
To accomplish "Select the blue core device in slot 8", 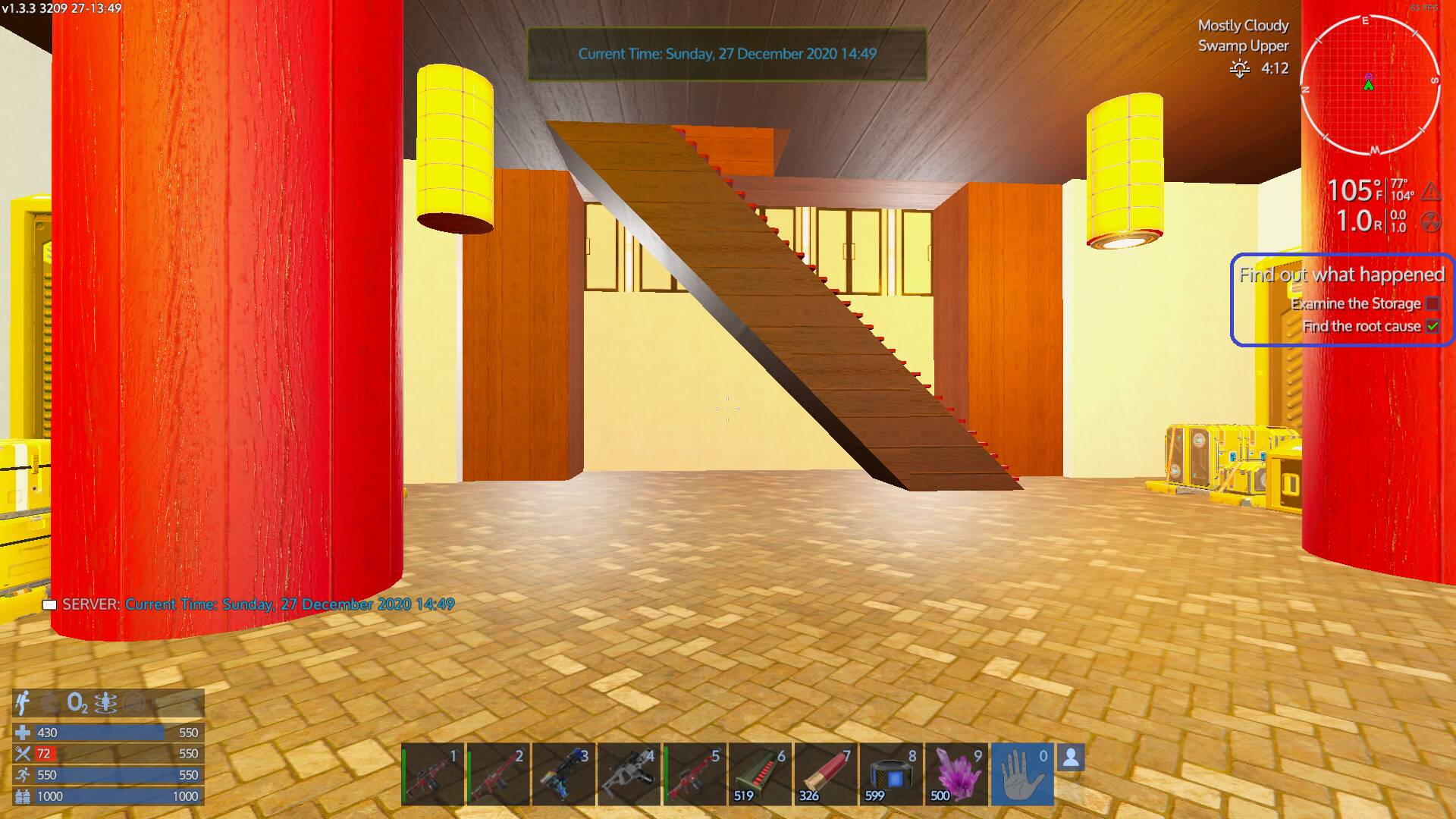I will [x=890, y=774].
